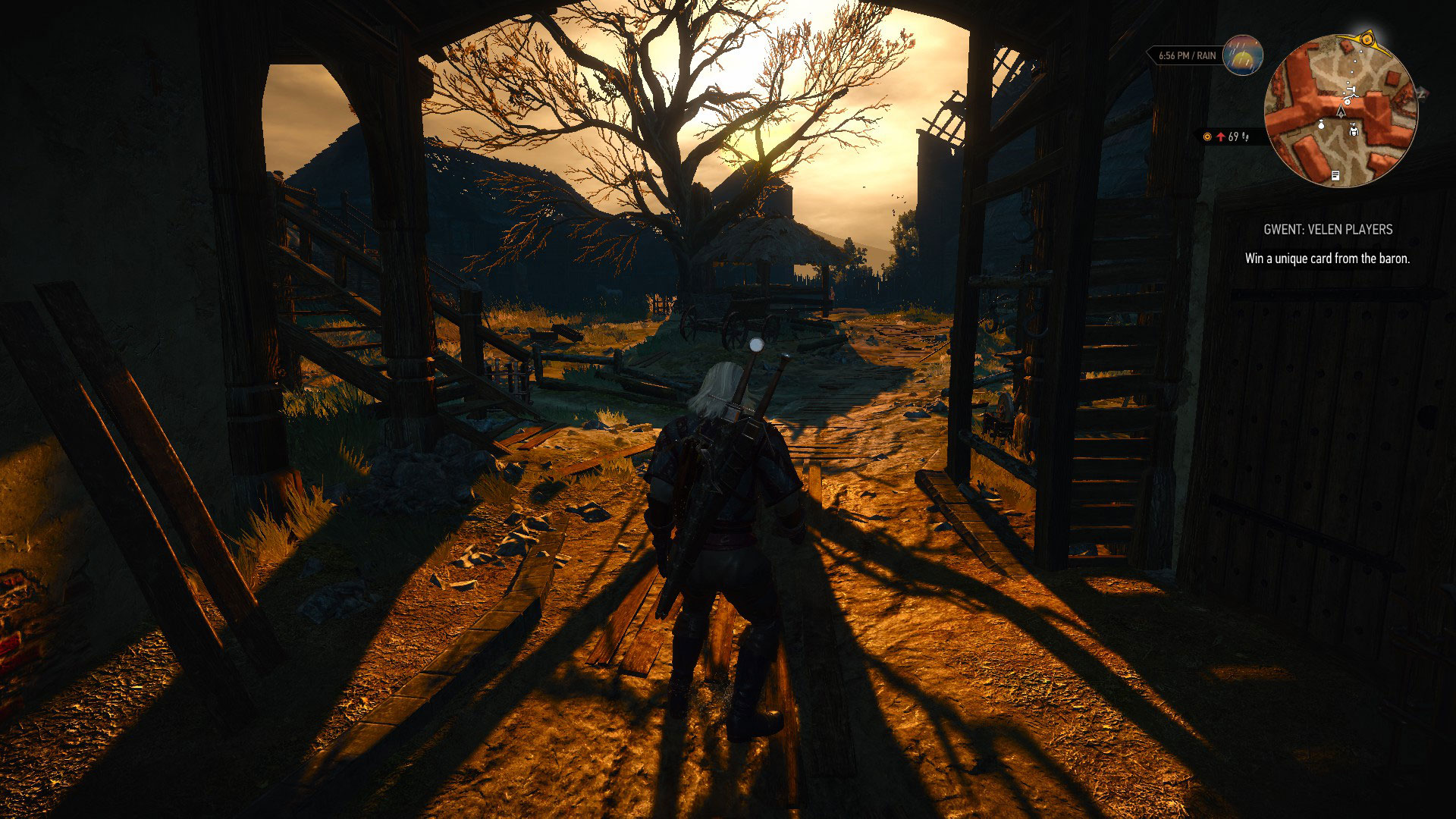Click the loot sack marker on the minimap
This screenshot has width=1456, height=819.
point(1322,125)
